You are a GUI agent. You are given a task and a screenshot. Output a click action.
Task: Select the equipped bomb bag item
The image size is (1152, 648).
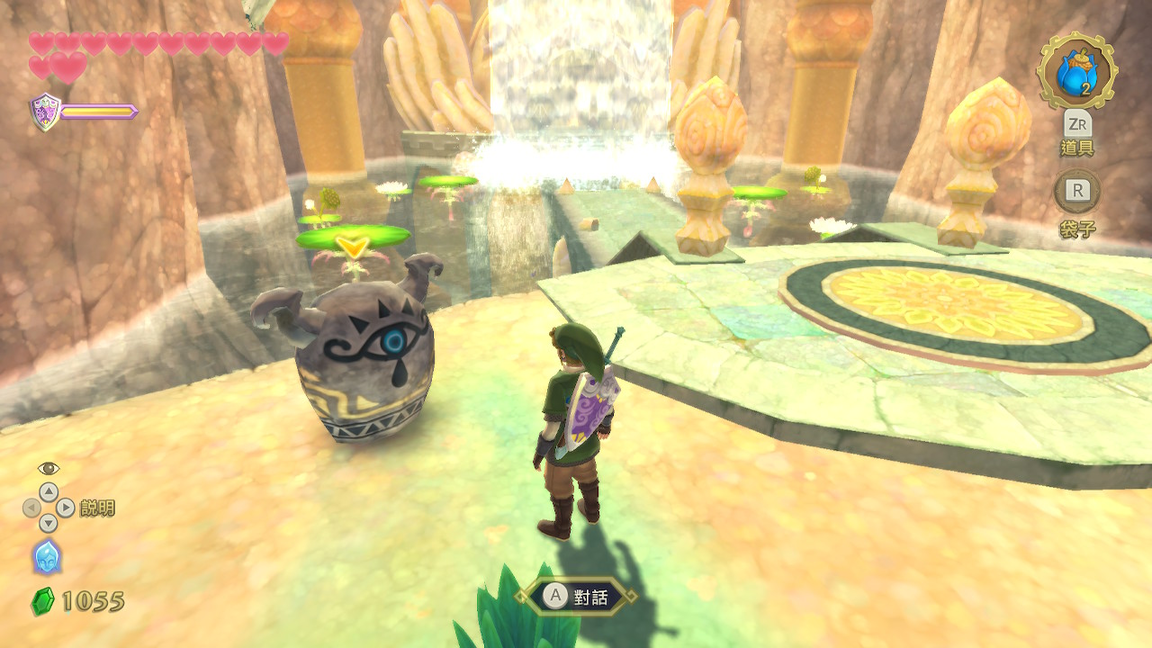(x=1077, y=70)
